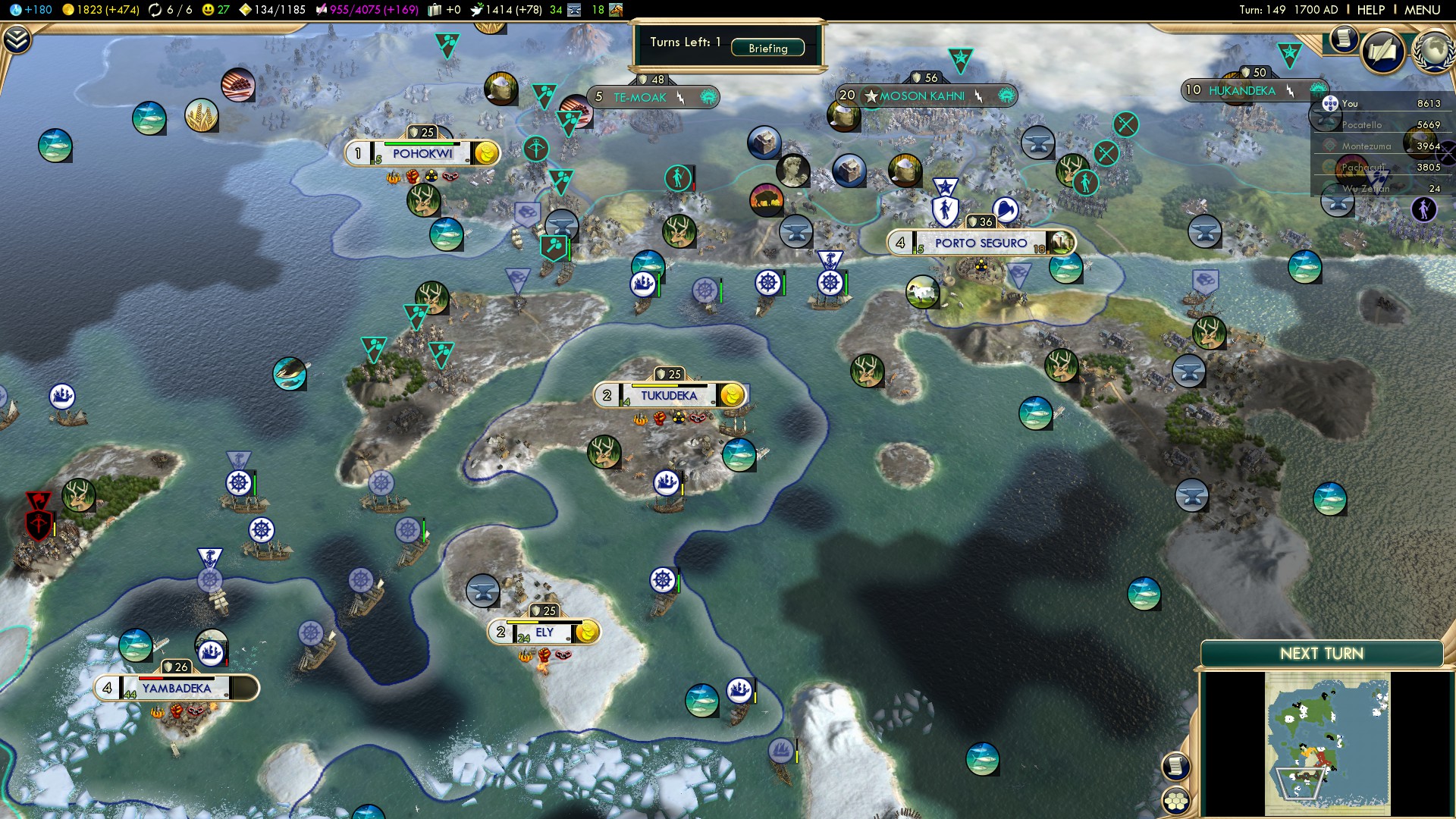Image resolution: width=1456 pixels, height=819 pixels.
Task: Open the Pohokwi city banner
Action: (422, 153)
